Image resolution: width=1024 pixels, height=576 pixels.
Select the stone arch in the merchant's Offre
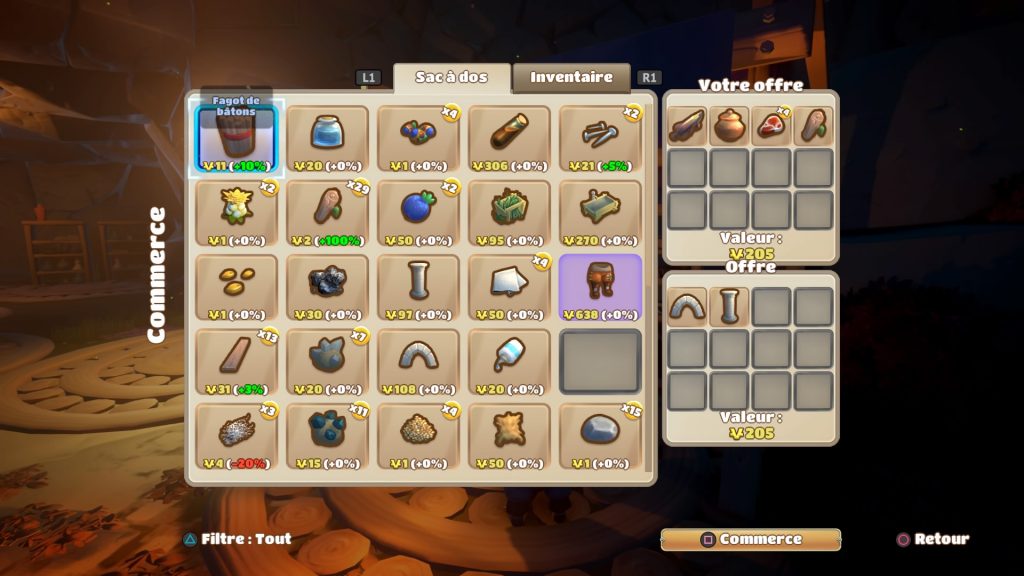(x=687, y=306)
